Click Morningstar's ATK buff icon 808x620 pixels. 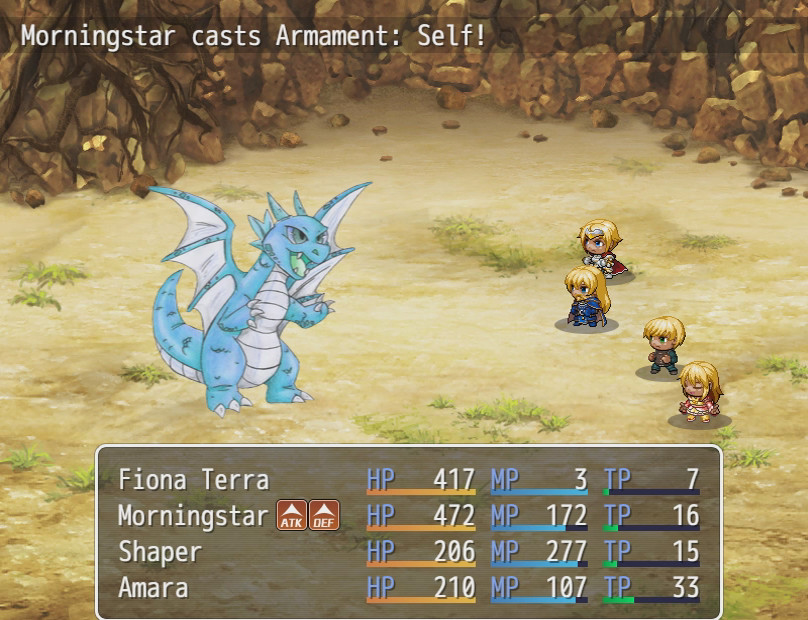click(291, 516)
